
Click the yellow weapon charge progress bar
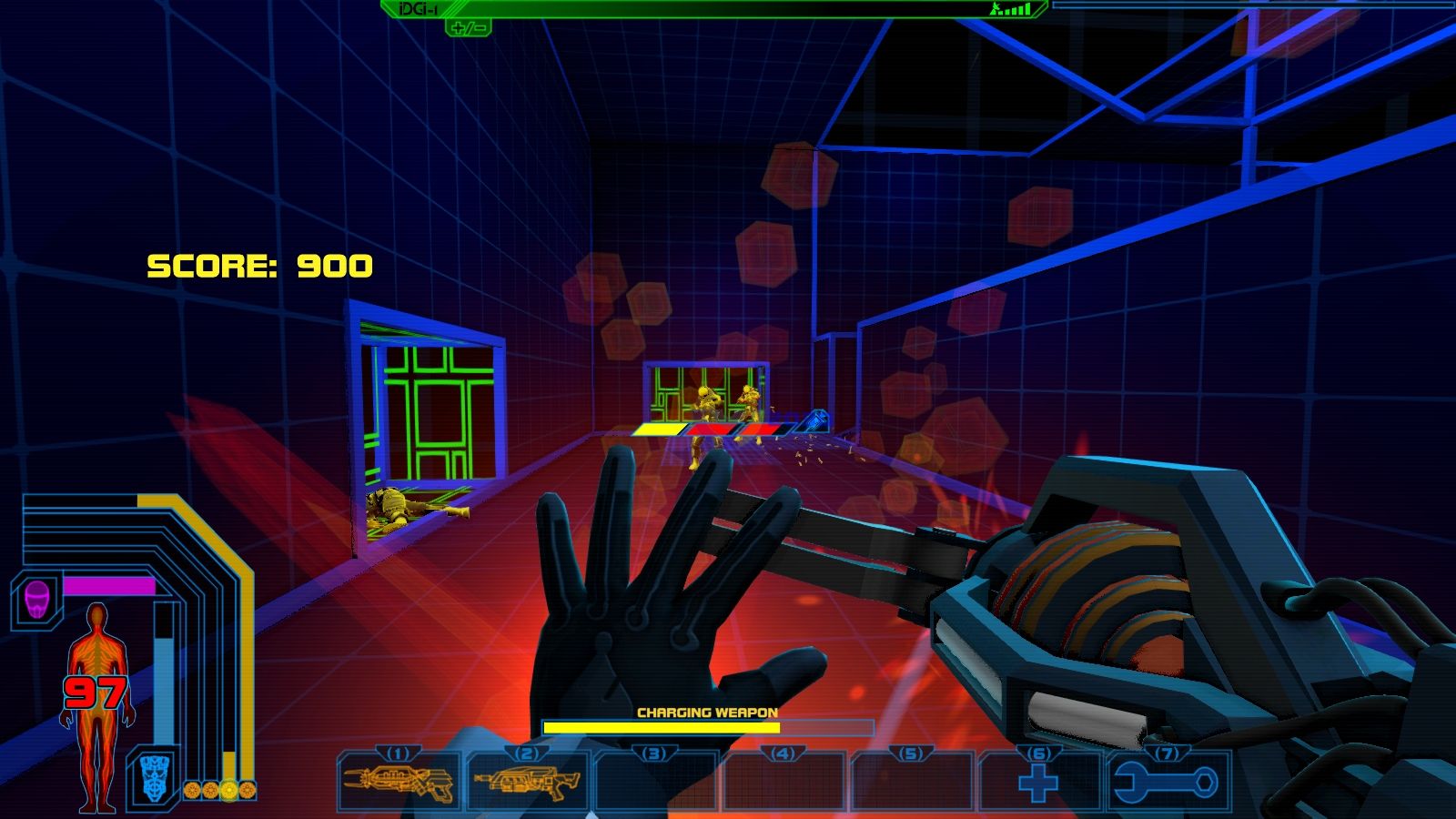(662, 728)
